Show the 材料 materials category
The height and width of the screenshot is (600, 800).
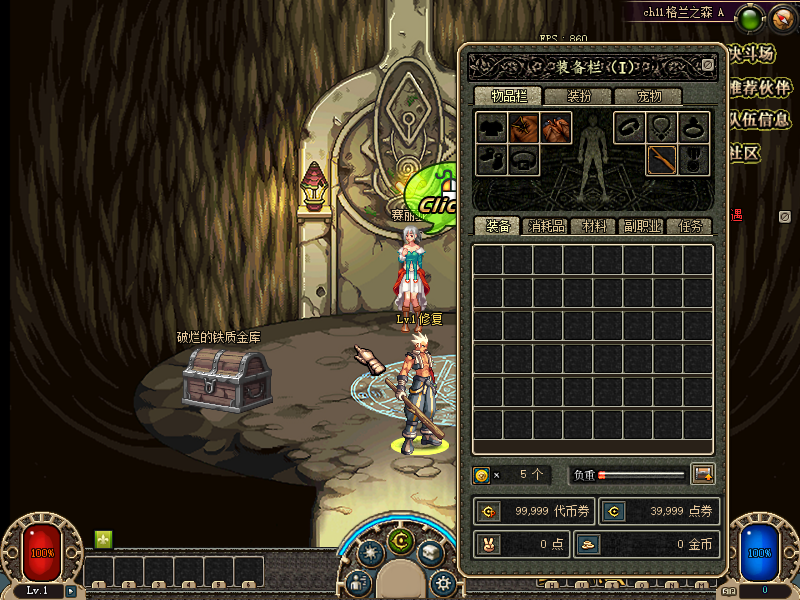594,226
